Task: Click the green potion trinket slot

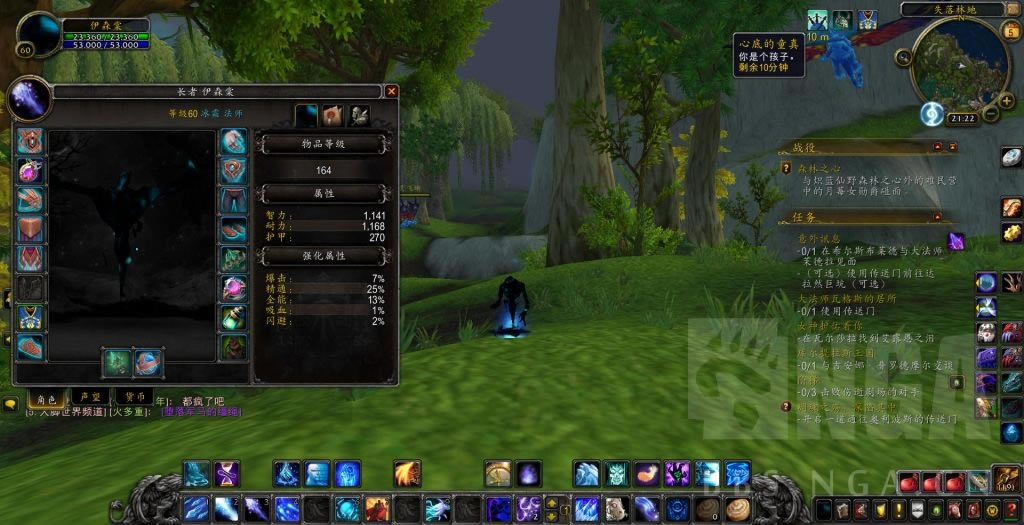Action: coord(233,318)
